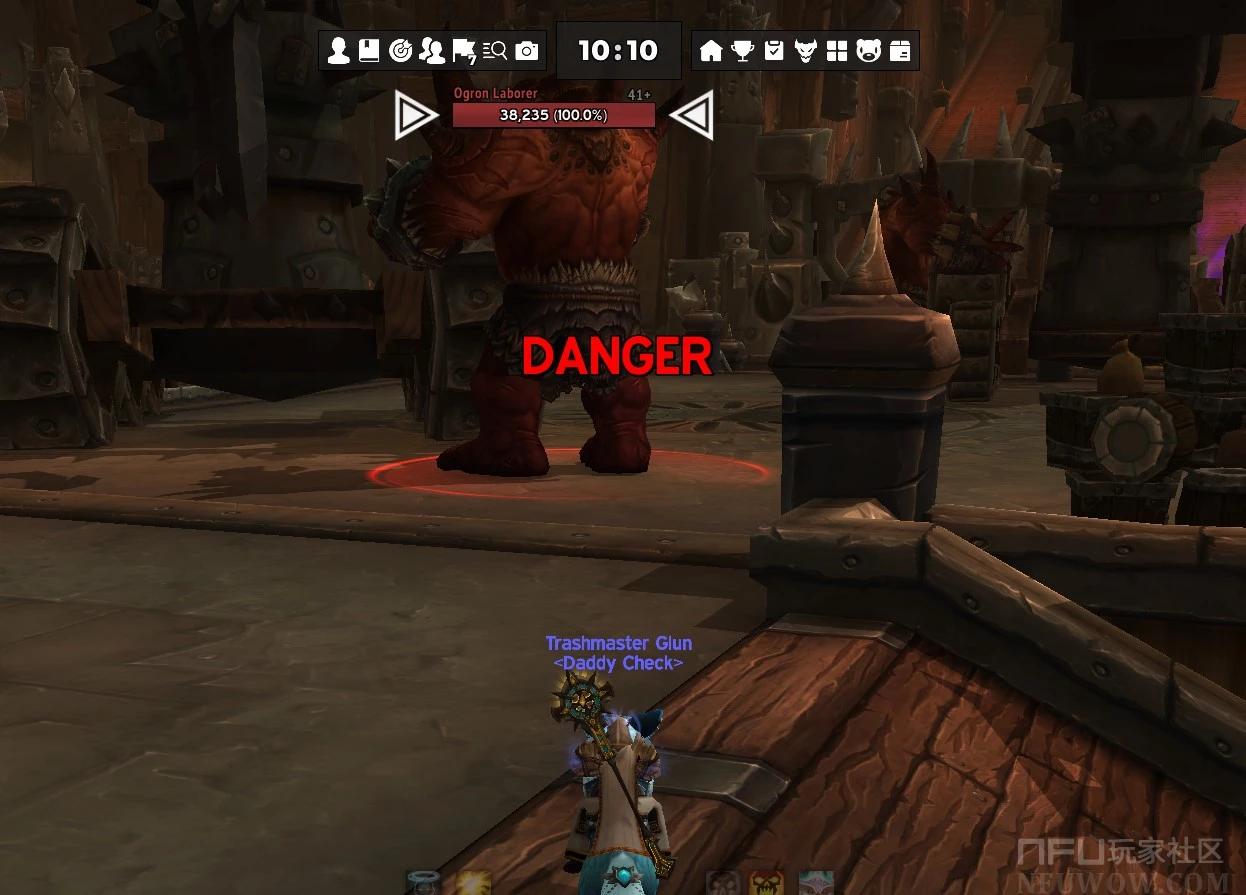Click the target bullseye icon
1246x895 pixels.
[400, 51]
